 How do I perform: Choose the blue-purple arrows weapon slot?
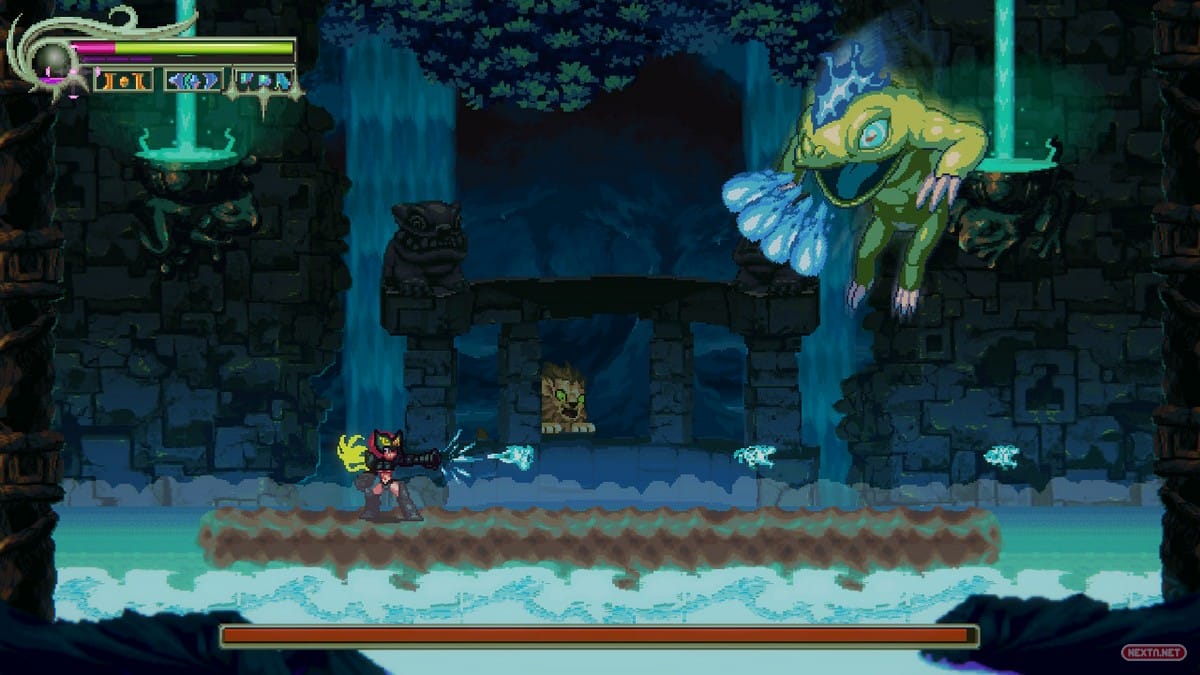click(193, 80)
